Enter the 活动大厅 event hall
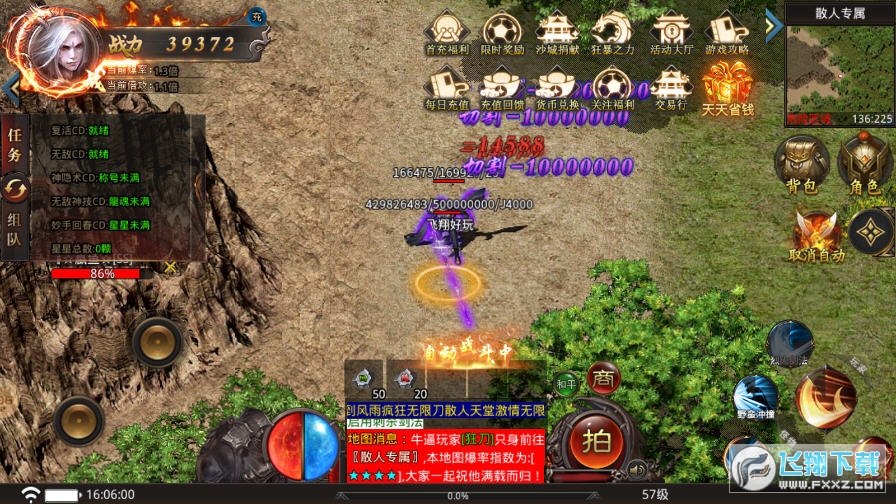896x504 pixels. tap(670, 33)
